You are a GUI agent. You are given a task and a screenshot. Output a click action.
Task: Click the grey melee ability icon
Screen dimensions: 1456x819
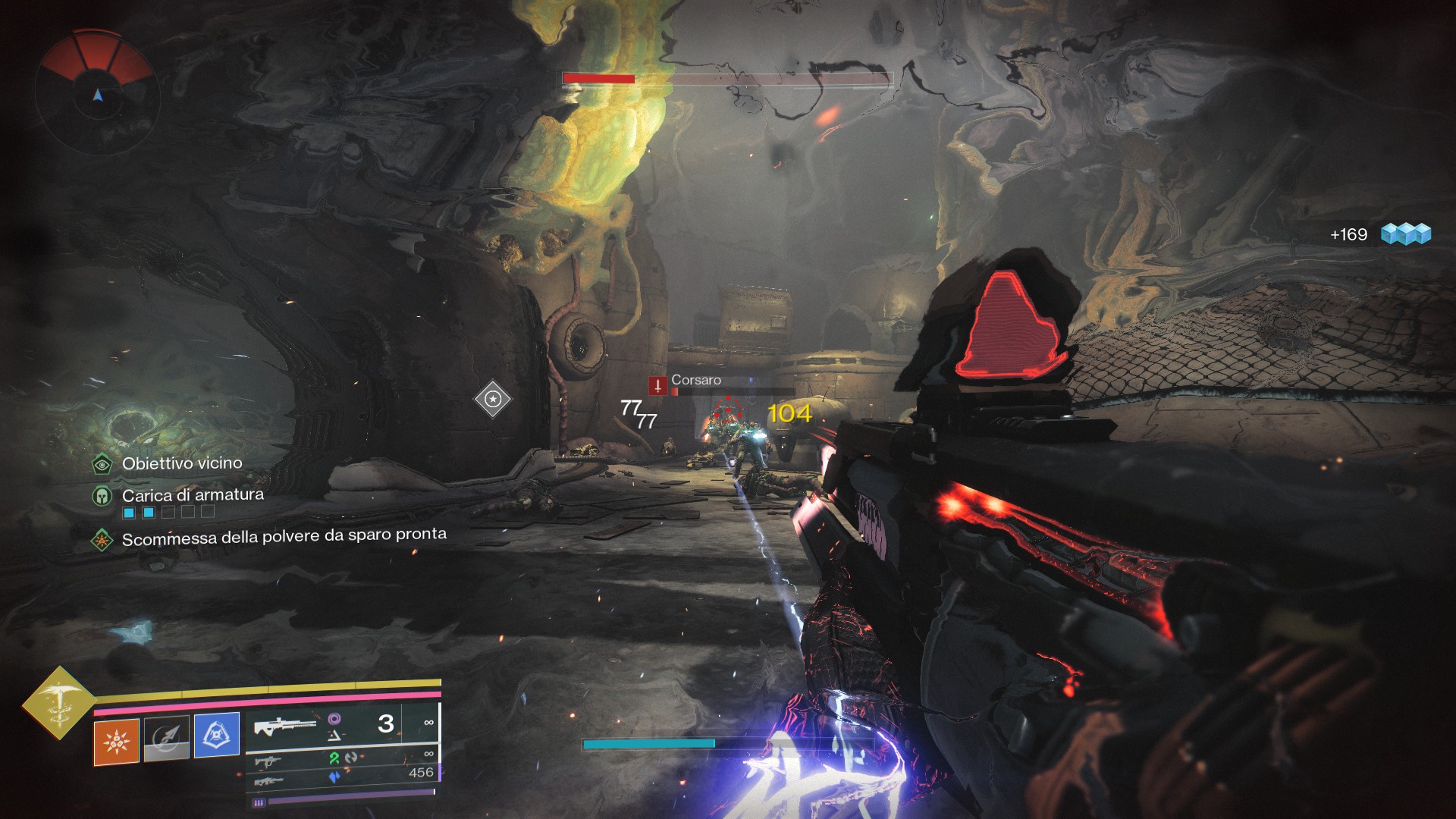[167, 739]
